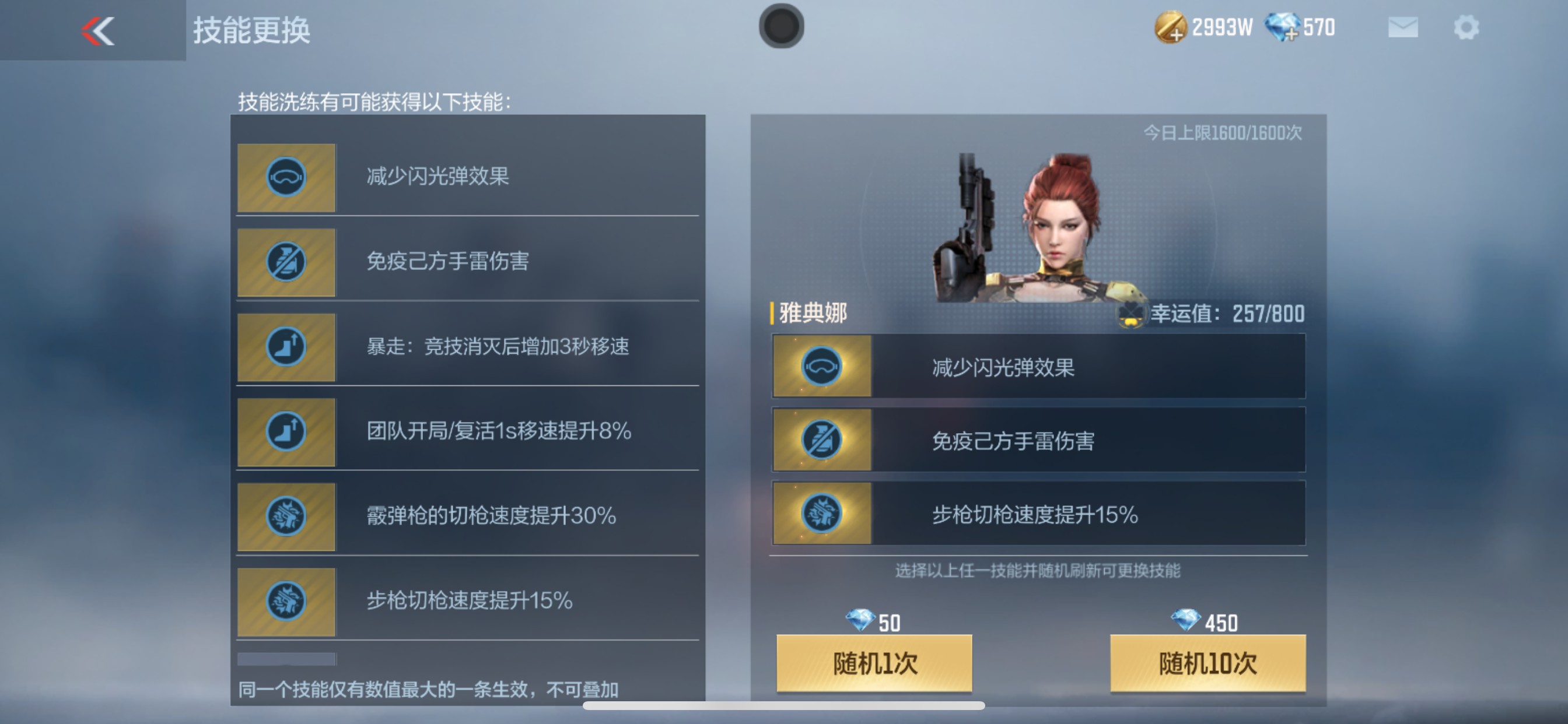Select the 暴走 movement speed boost icon
This screenshot has width=1568, height=724.
pyautogui.click(x=286, y=348)
